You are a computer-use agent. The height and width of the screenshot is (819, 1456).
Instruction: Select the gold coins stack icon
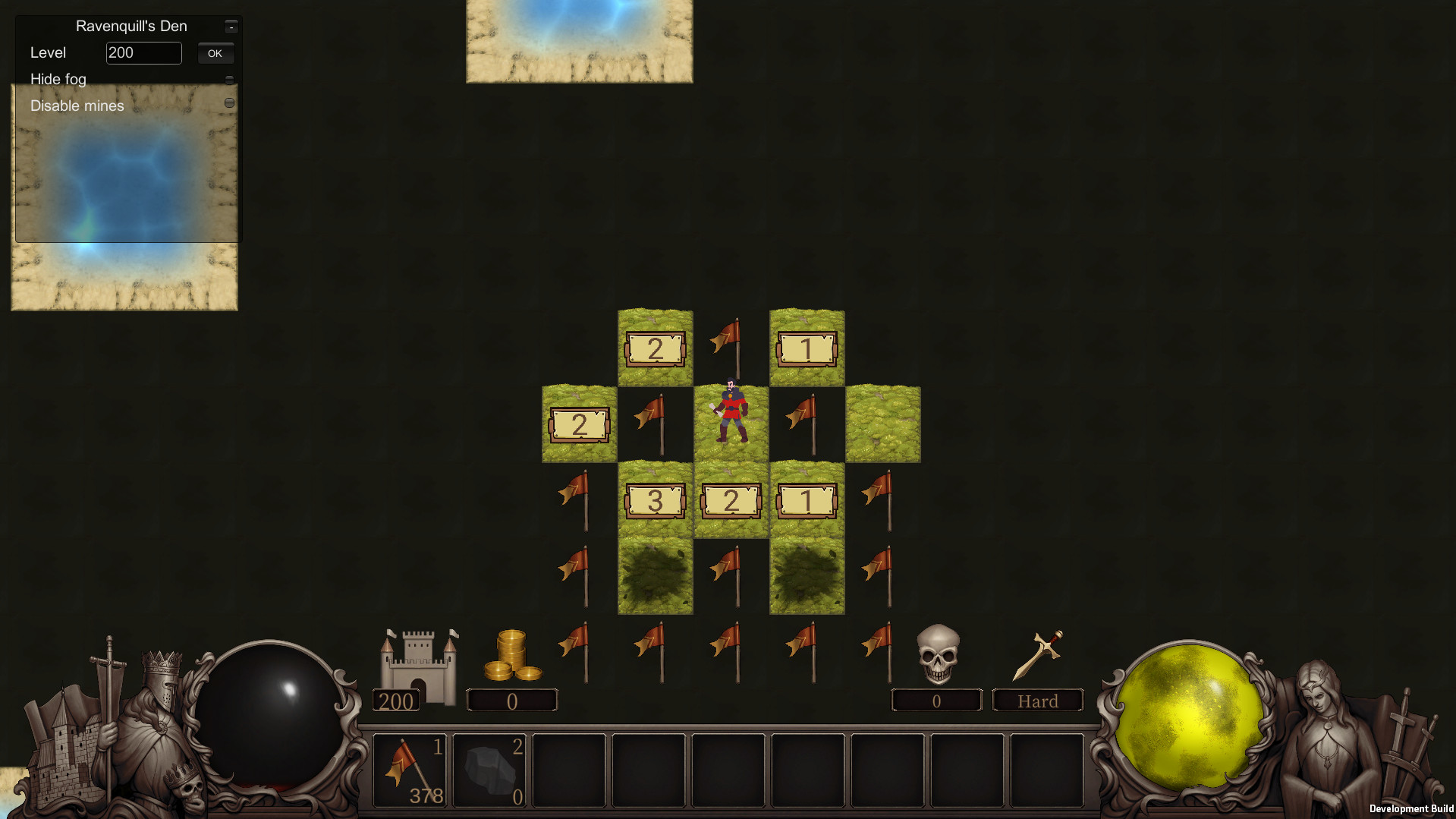click(514, 654)
